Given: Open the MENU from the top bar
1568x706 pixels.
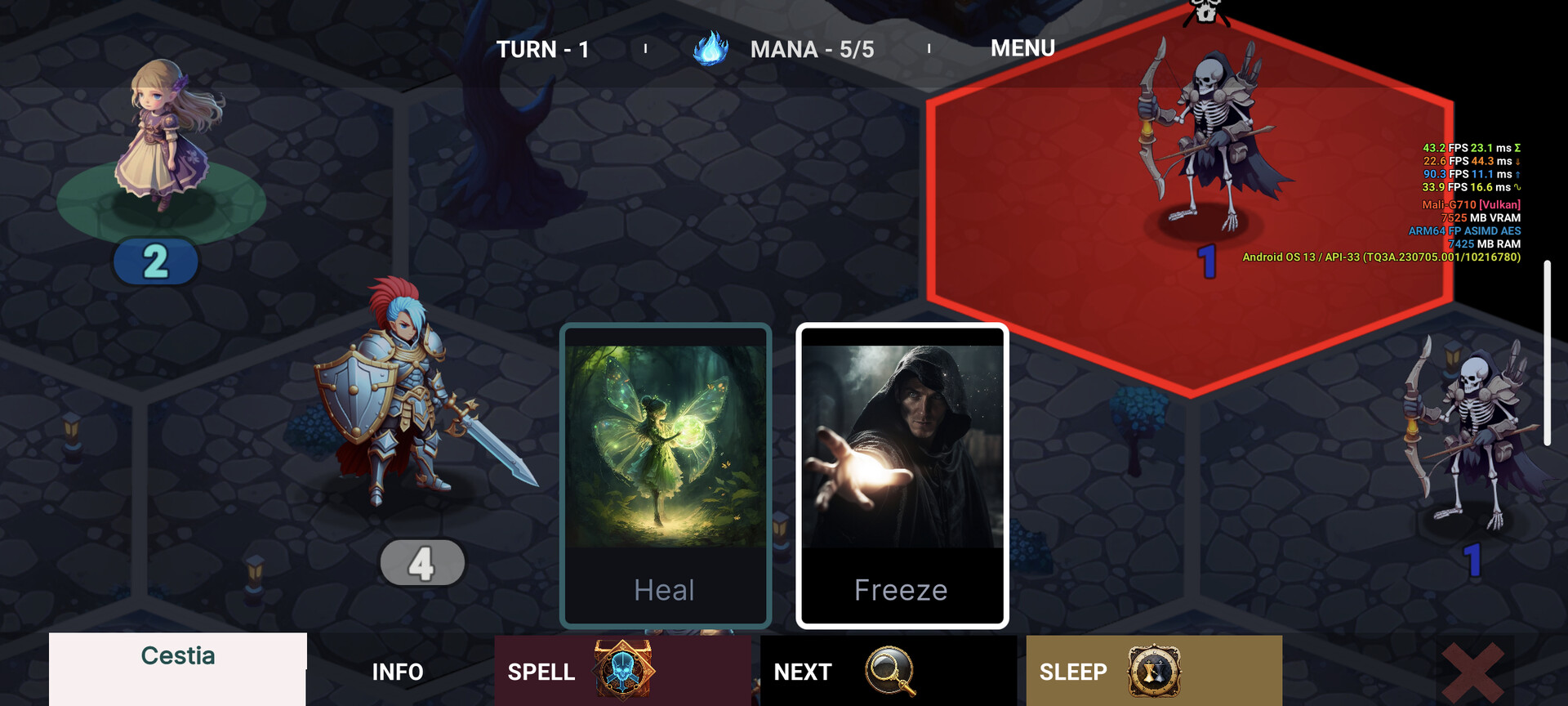Looking at the screenshot, I should [x=1022, y=48].
